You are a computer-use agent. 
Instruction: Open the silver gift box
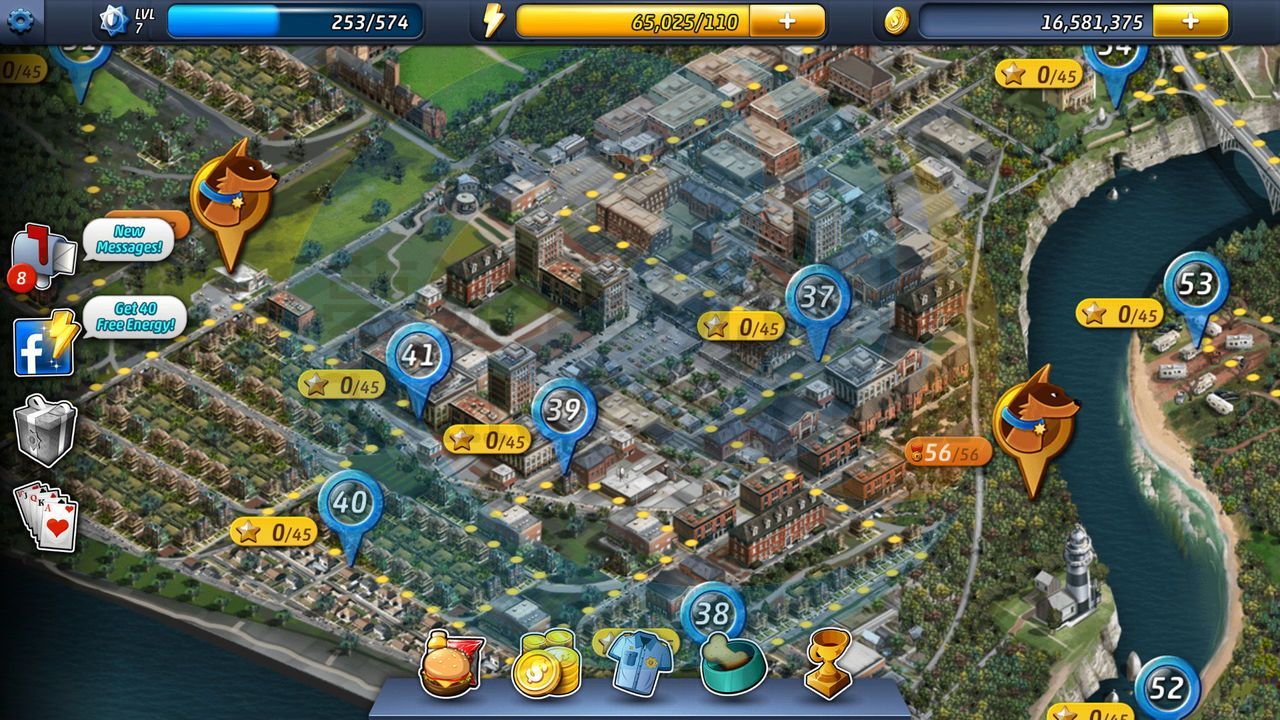(45, 430)
